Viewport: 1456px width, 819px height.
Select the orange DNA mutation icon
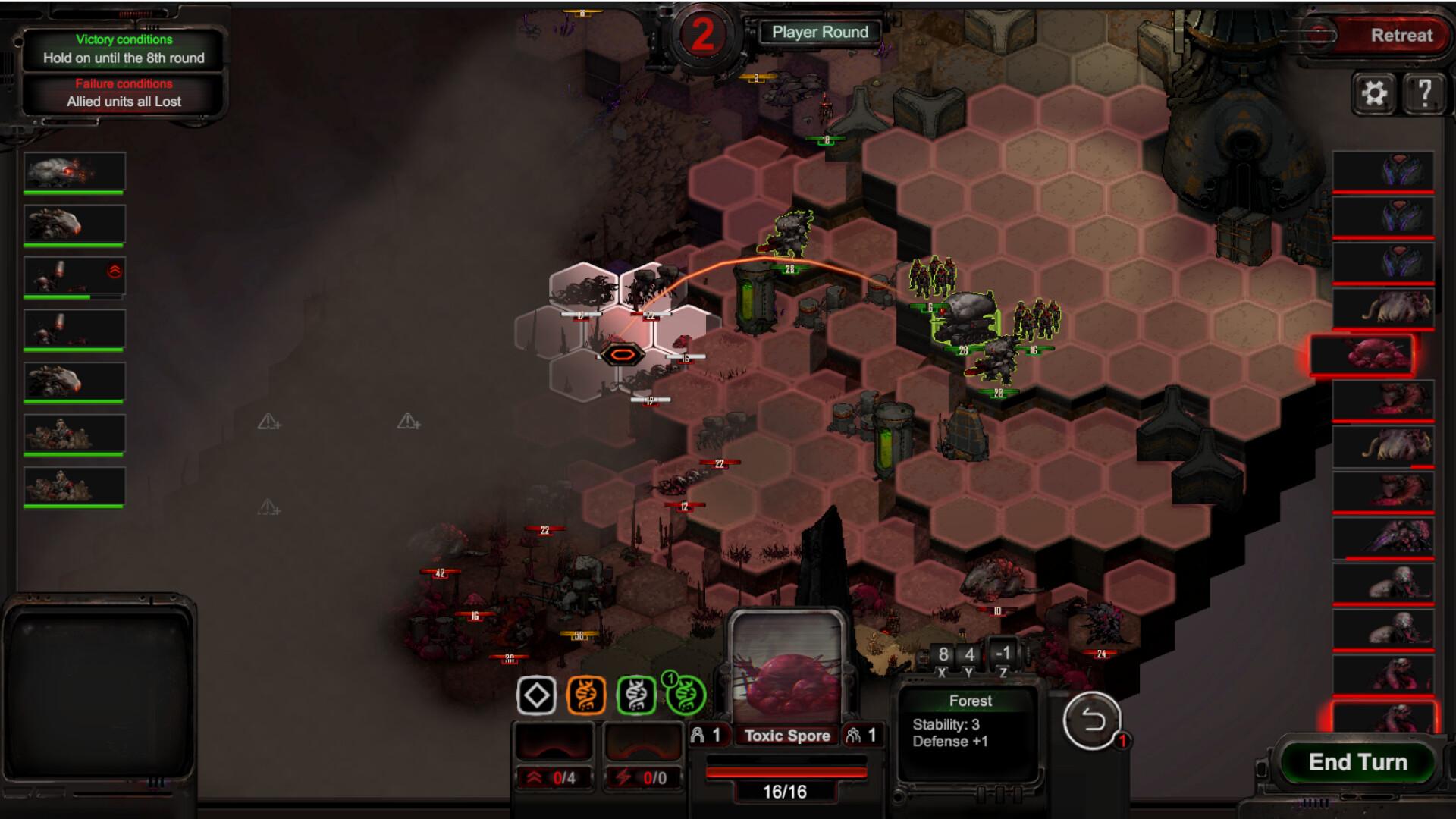(x=588, y=695)
